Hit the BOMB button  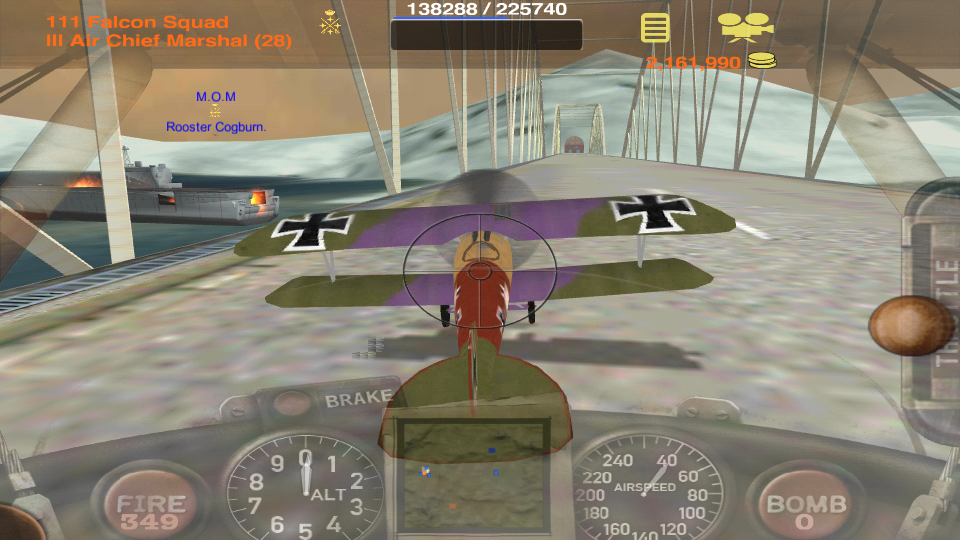coord(806,507)
